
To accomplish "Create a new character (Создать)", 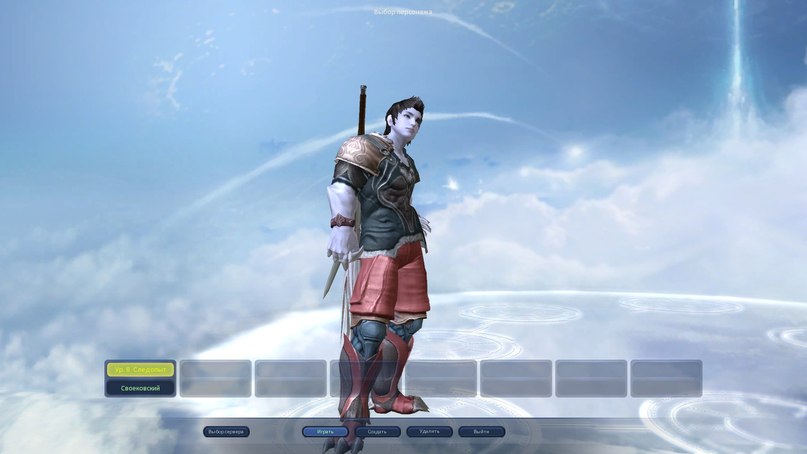I will click(x=378, y=432).
